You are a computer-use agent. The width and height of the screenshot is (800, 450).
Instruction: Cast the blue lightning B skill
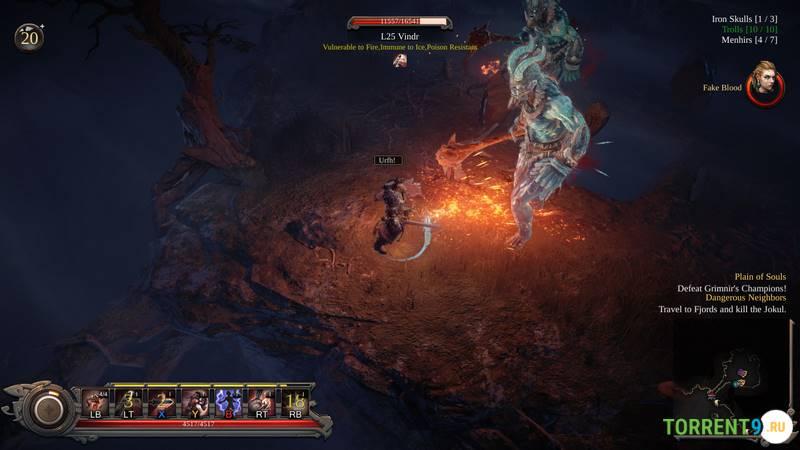point(229,401)
